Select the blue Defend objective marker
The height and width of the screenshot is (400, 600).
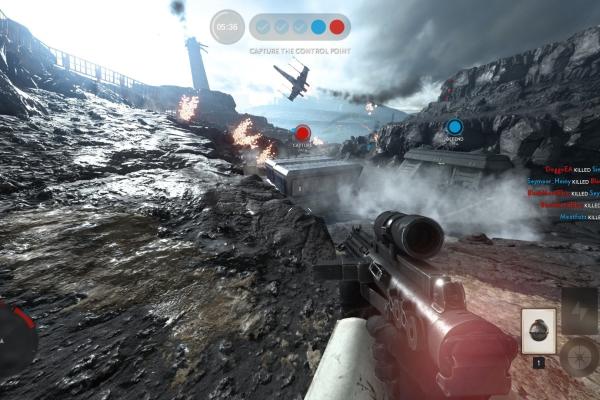[x=454, y=127]
